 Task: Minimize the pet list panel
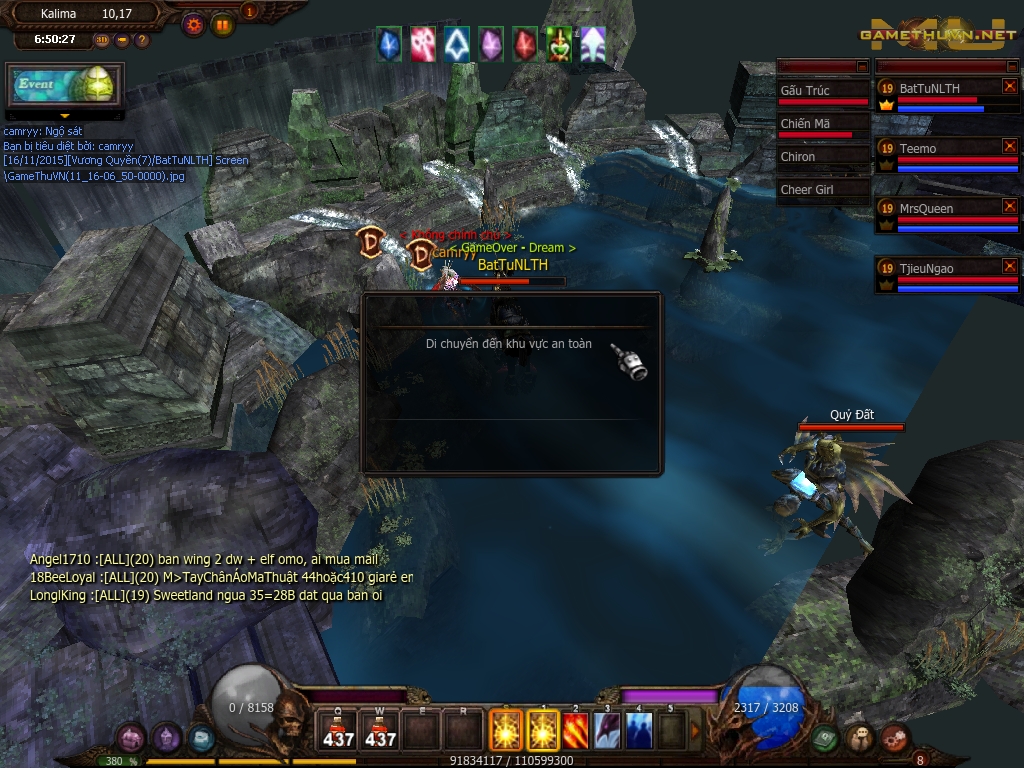863,66
